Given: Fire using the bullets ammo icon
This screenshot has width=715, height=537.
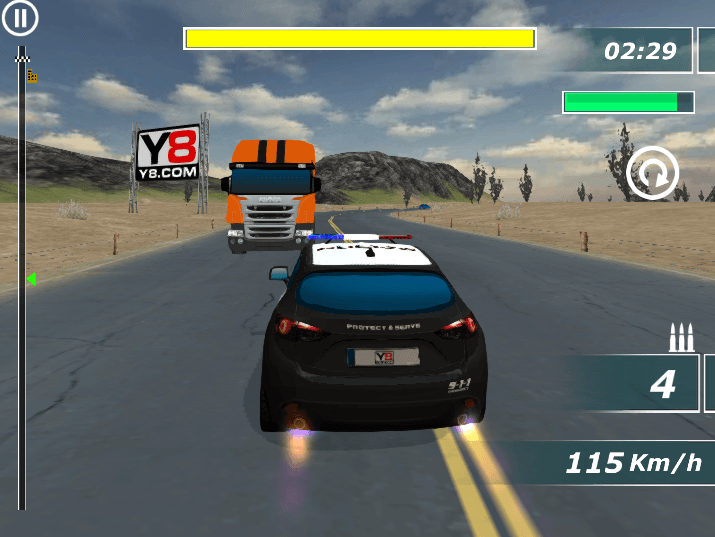Looking at the screenshot, I should coord(681,338).
